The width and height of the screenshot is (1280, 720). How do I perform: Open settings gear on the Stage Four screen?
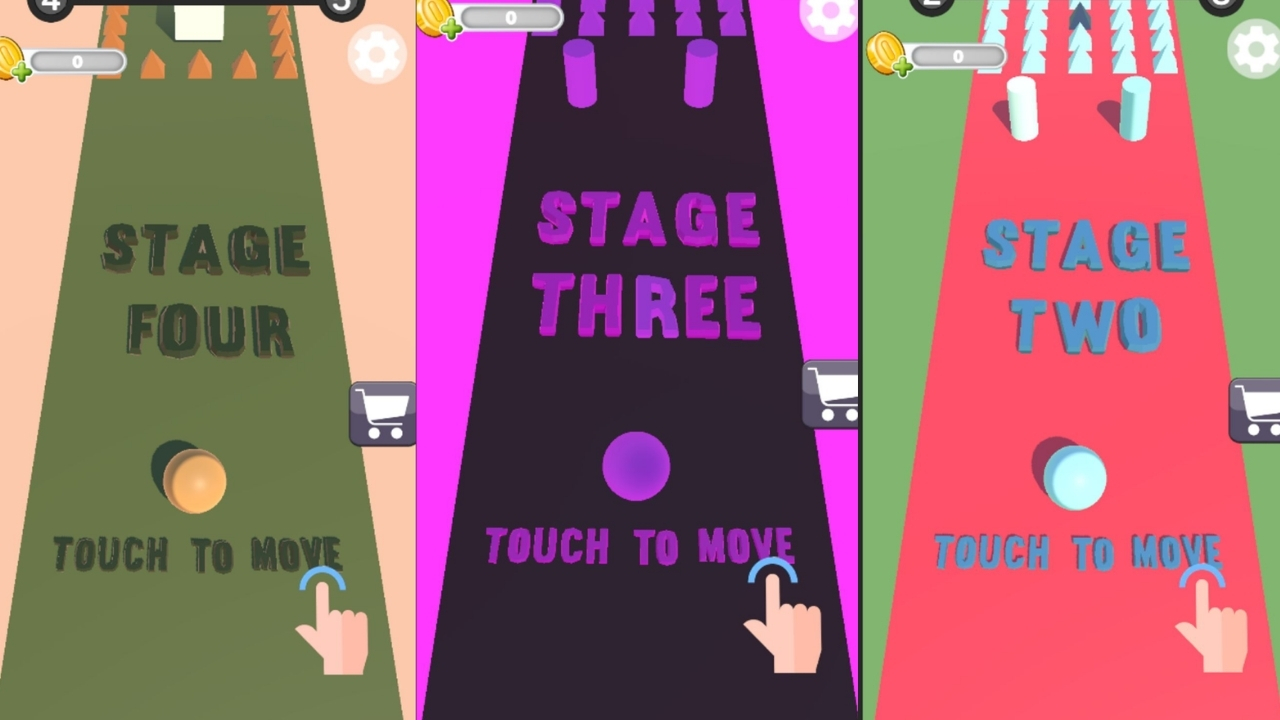377,55
